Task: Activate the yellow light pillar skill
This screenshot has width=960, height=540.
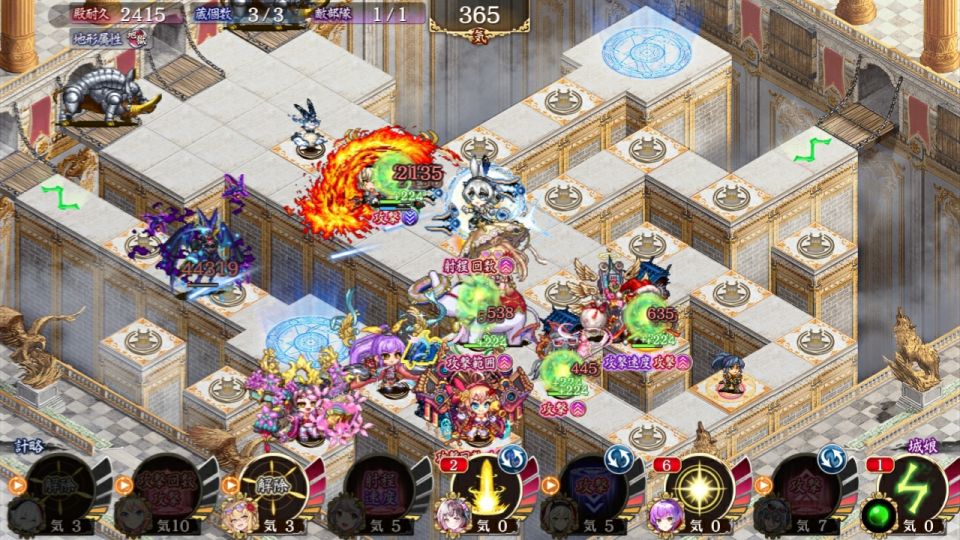Action: tap(486, 489)
